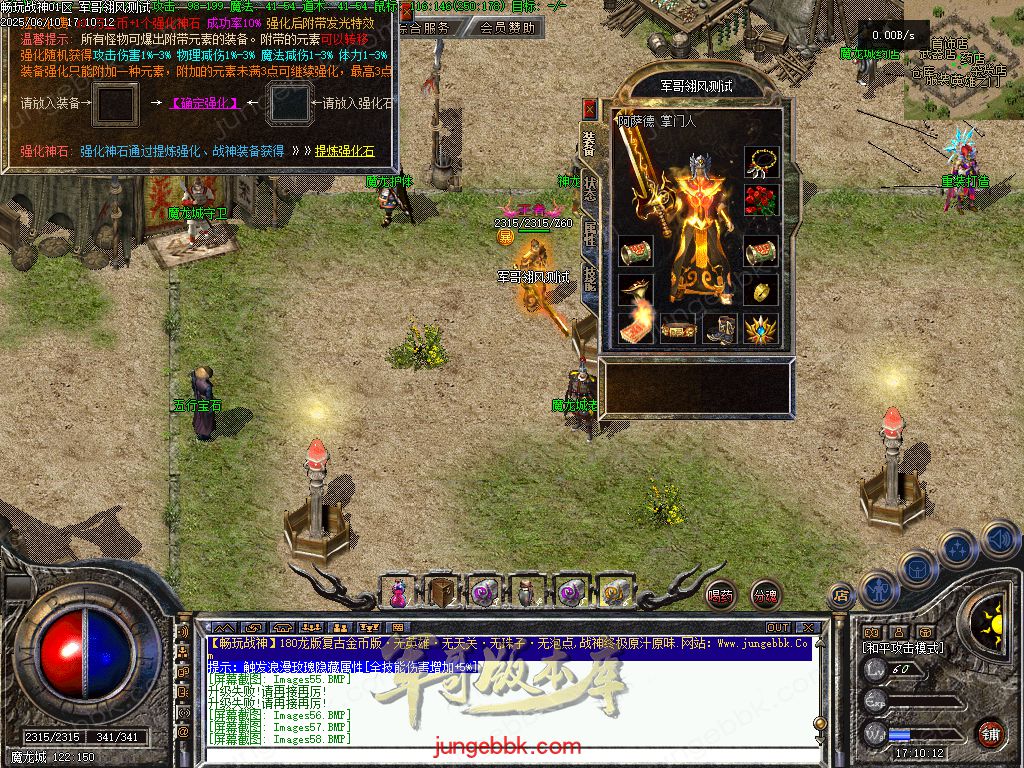The height and width of the screenshot is (768, 1024).
Task: Select the gold ring equipment slot
Action: [762, 290]
